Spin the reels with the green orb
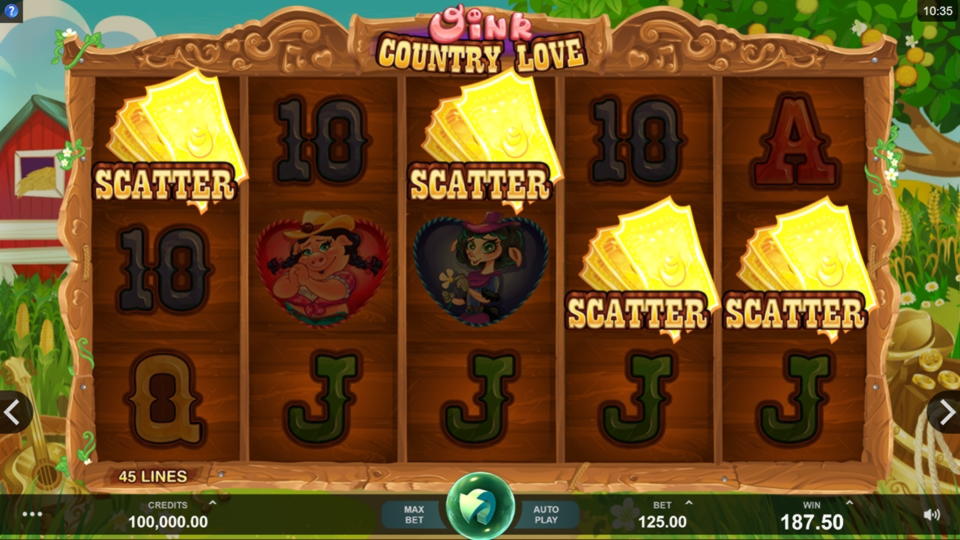960x540 pixels. [x=480, y=506]
